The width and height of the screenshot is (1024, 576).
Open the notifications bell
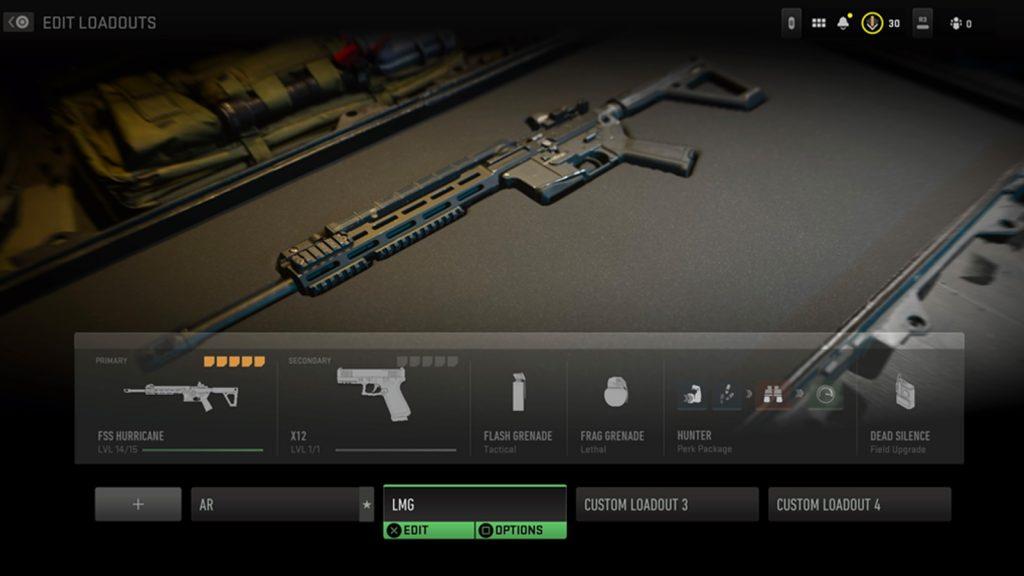[844, 23]
